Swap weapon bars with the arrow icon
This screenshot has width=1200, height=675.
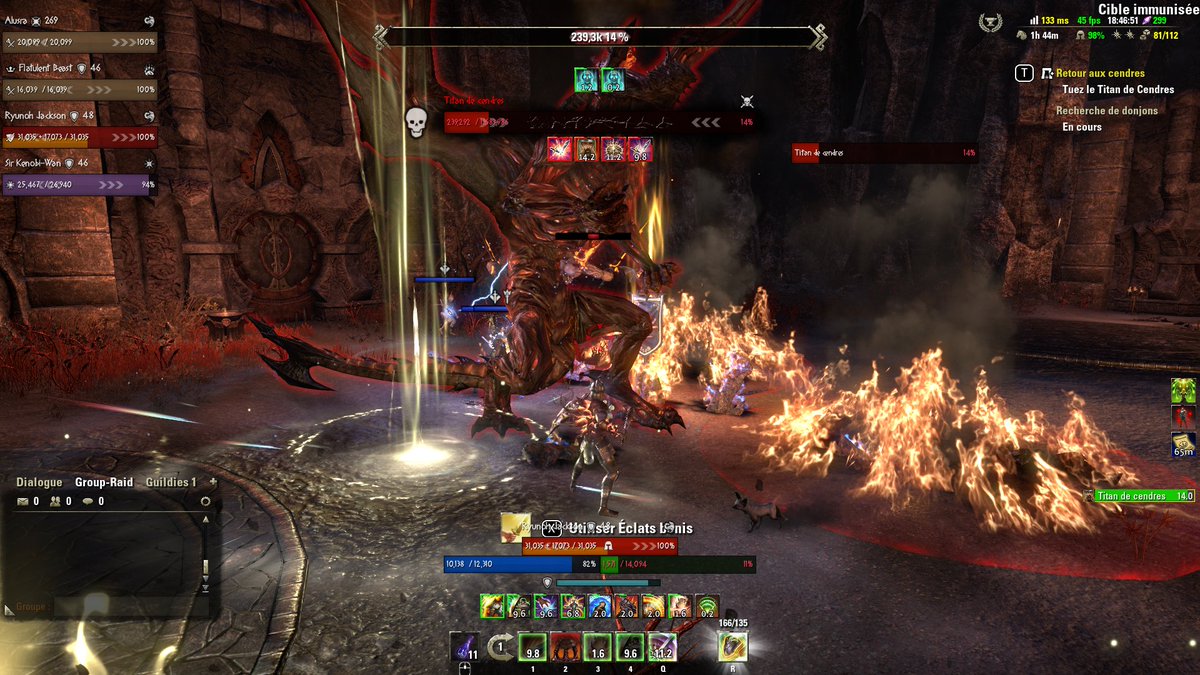(501, 647)
